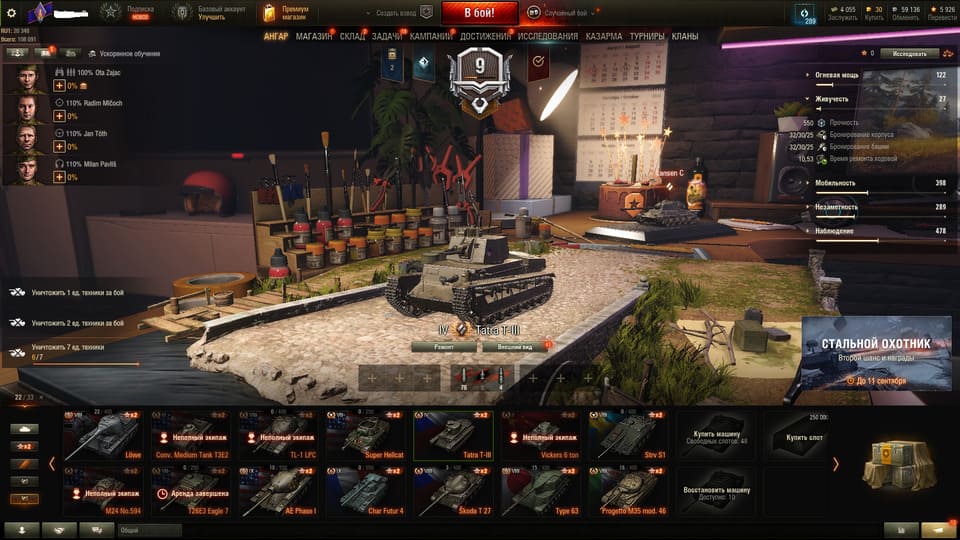
Task: Open the «Кампании» tab
Action: (x=430, y=36)
